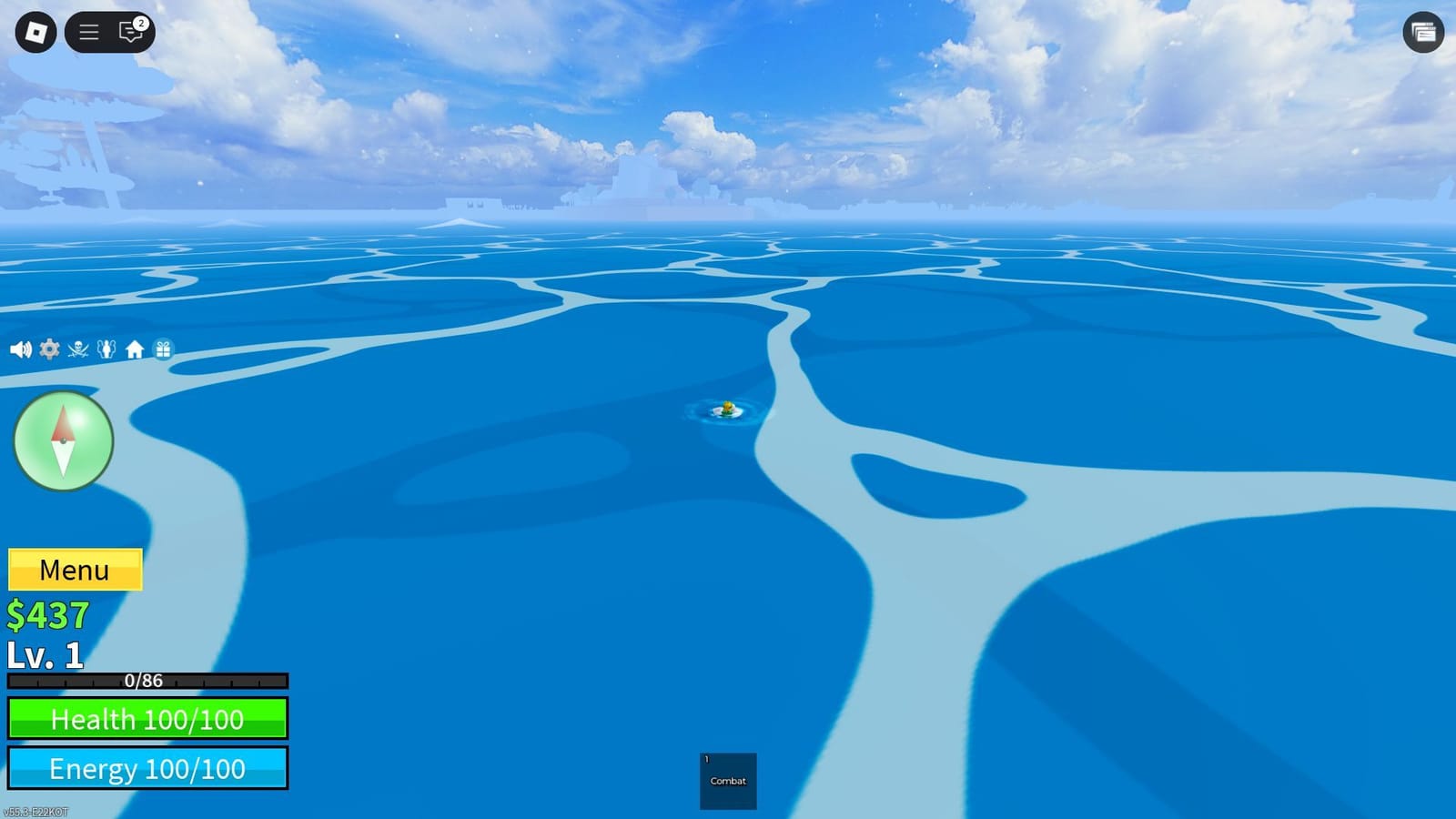1456x819 pixels.
Task: Open settings with the gear icon
Action: (x=49, y=349)
